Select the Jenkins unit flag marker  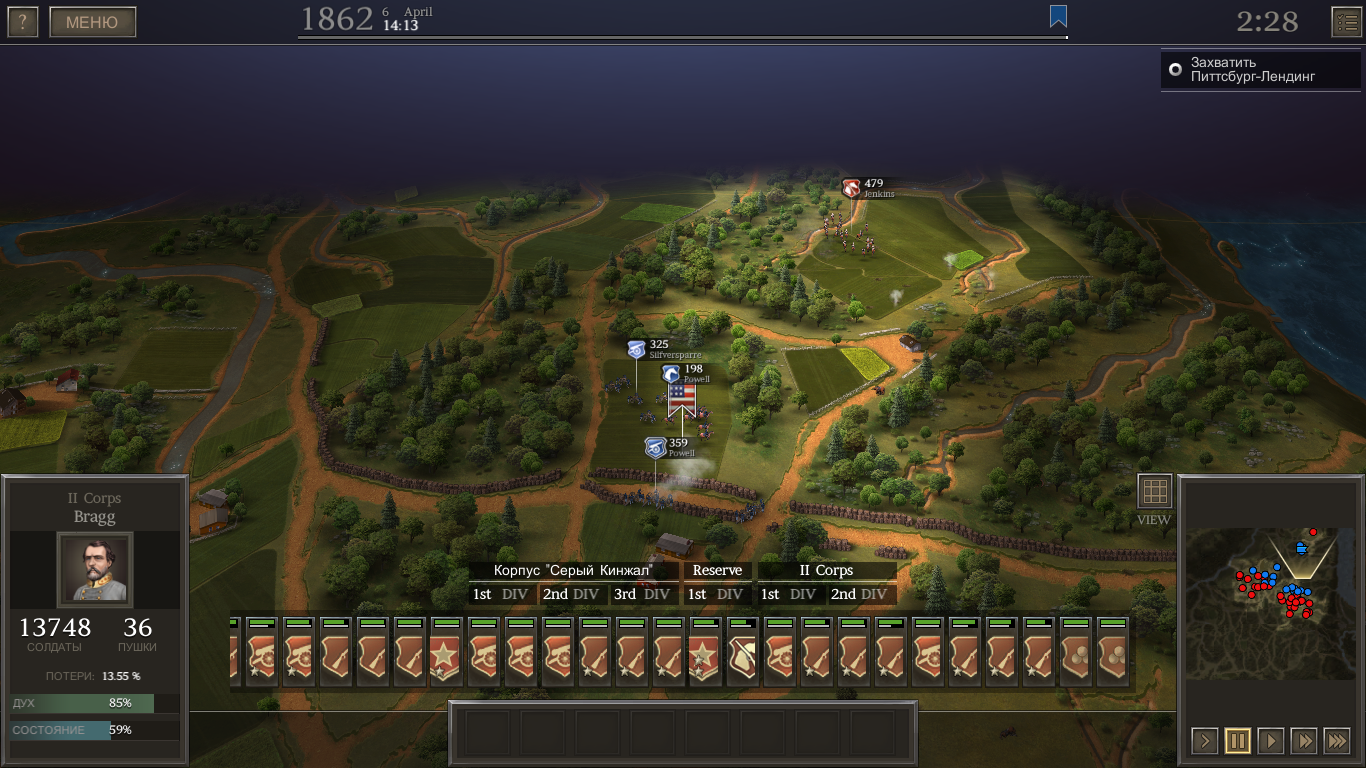(851, 187)
